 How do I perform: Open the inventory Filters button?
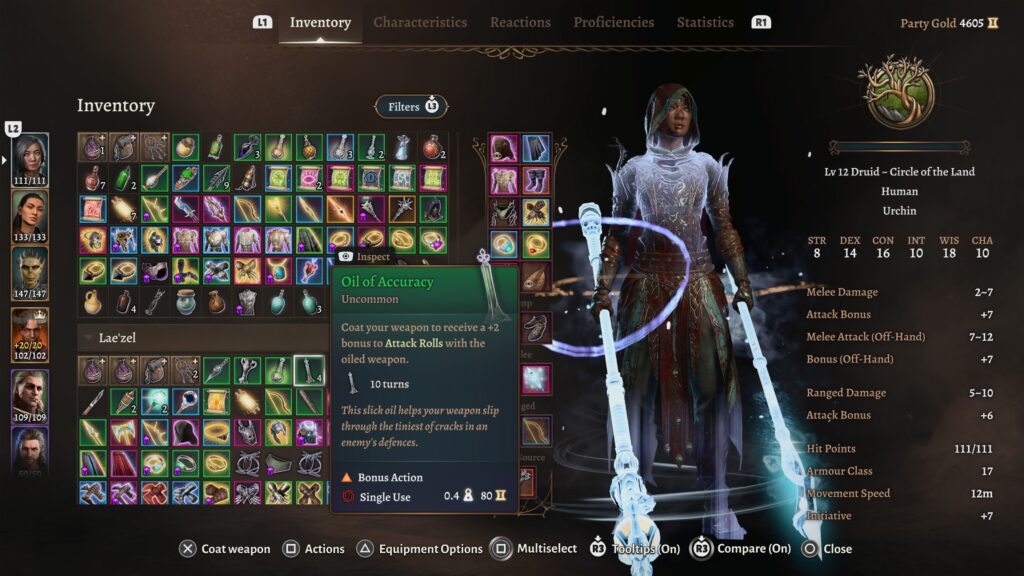[411, 106]
